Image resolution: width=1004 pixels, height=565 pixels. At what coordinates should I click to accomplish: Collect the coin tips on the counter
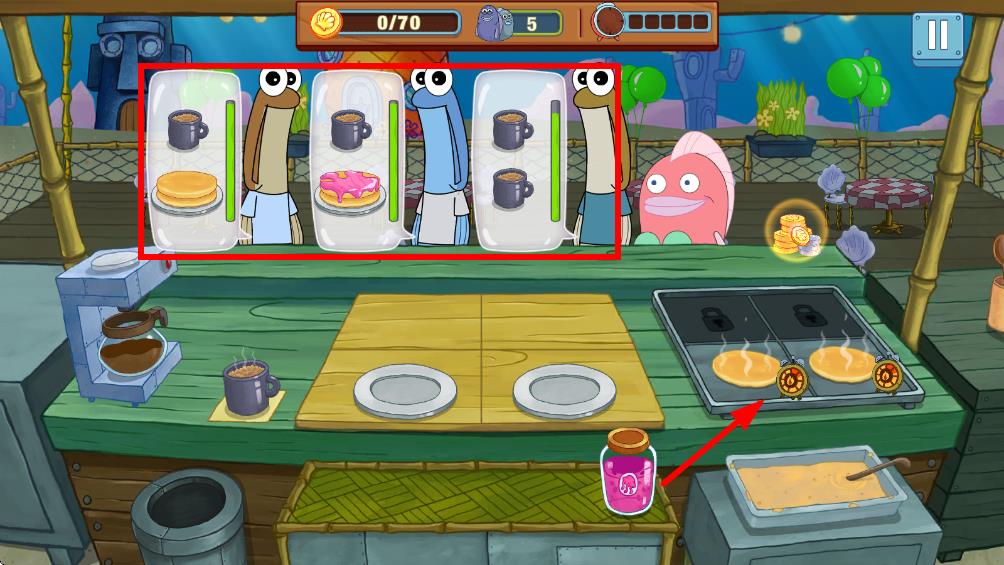[794, 233]
